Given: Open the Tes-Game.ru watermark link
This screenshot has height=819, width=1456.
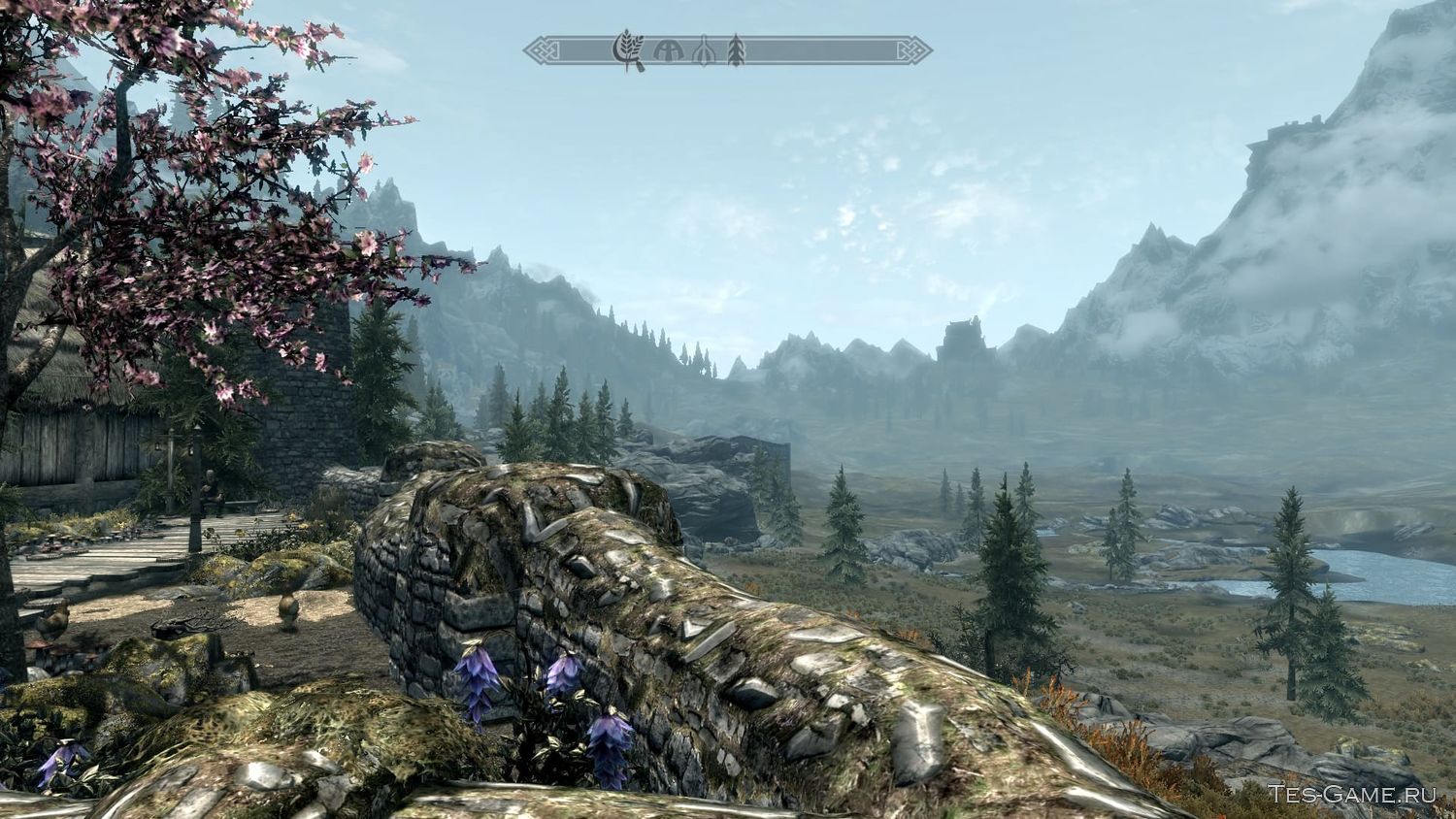Looking at the screenshot, I should pos(1351,794).
